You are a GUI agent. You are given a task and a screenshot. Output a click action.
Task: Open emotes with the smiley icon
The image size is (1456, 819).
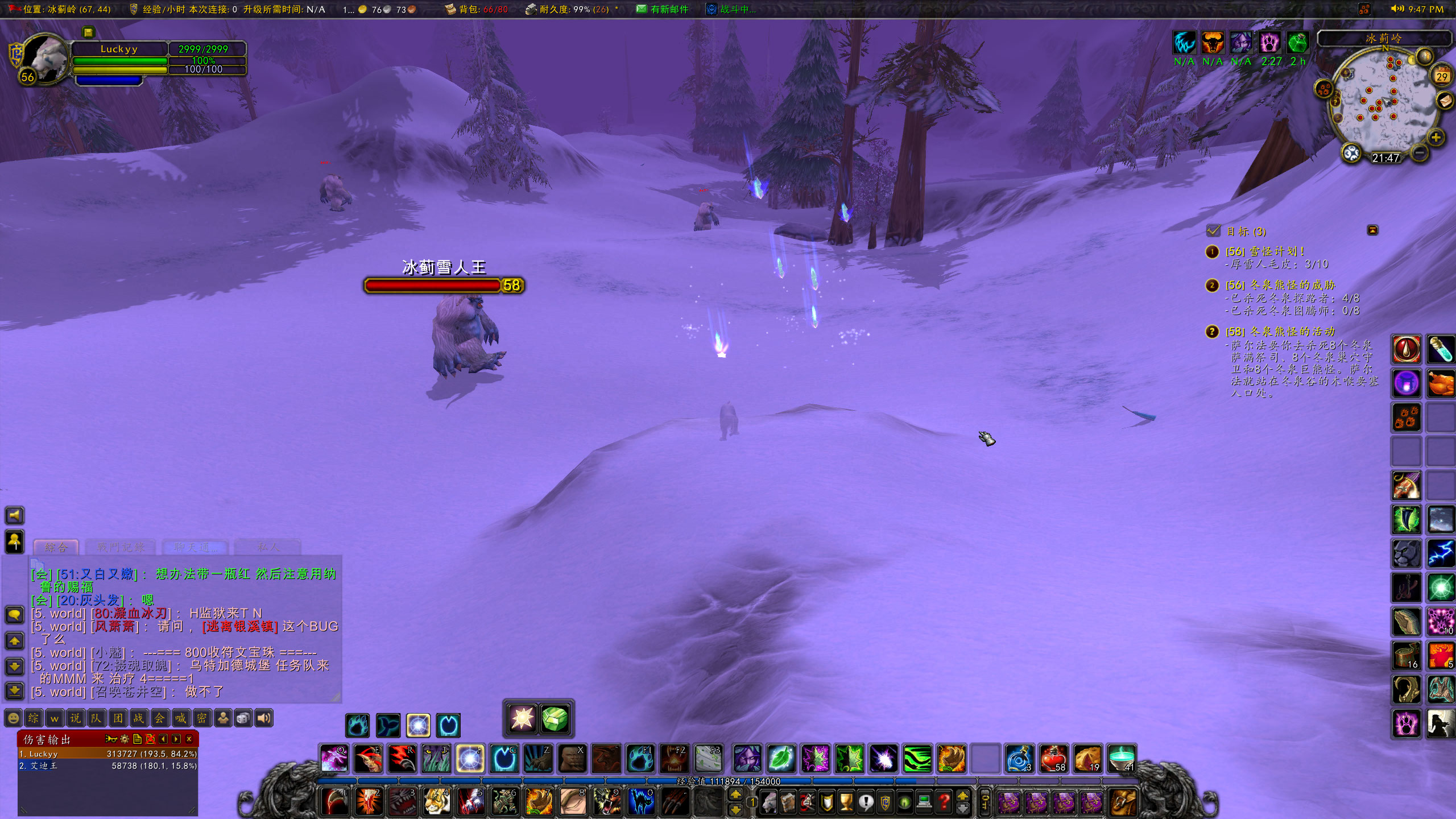click(x=13, y=718)
